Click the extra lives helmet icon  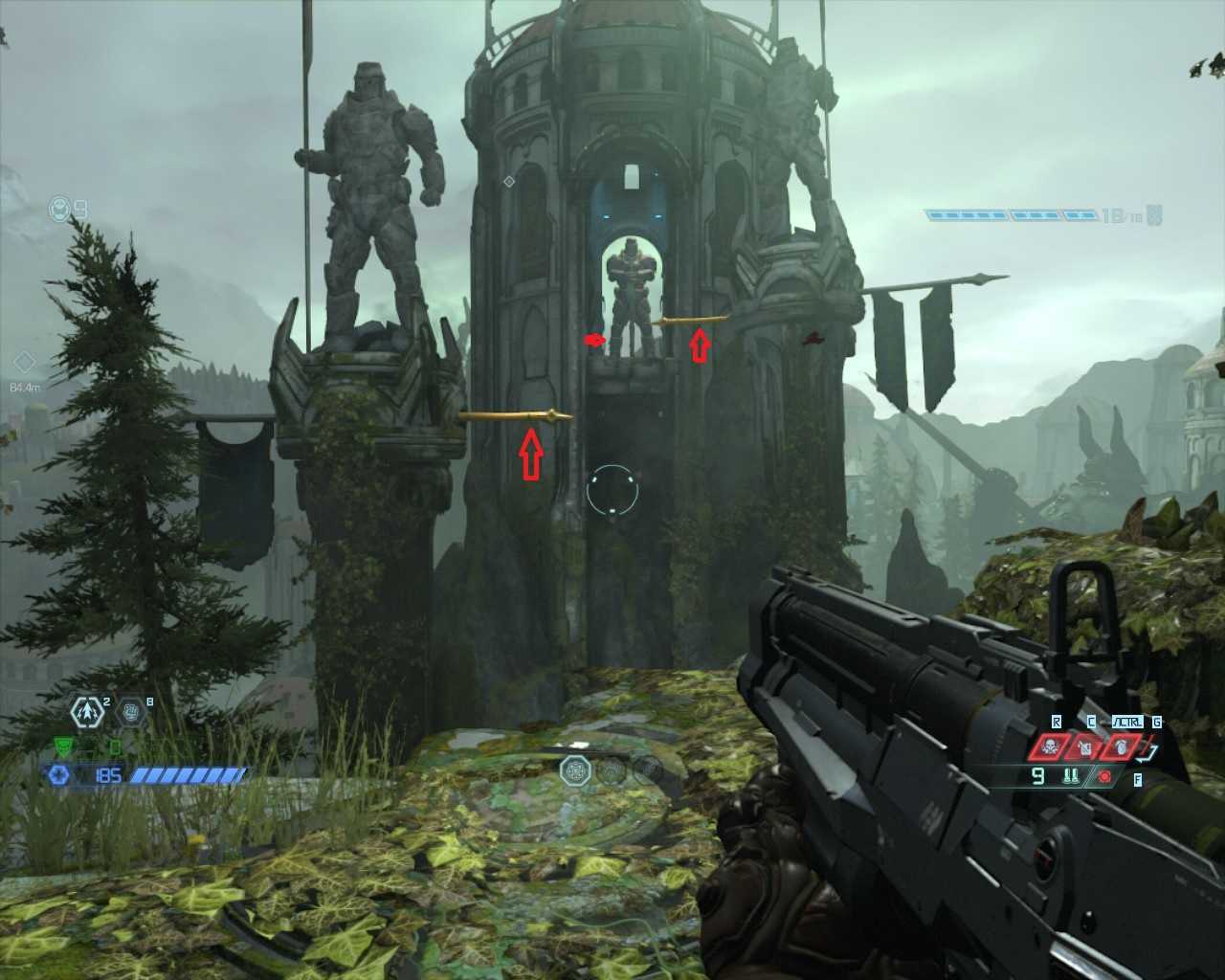pos(60,208)
